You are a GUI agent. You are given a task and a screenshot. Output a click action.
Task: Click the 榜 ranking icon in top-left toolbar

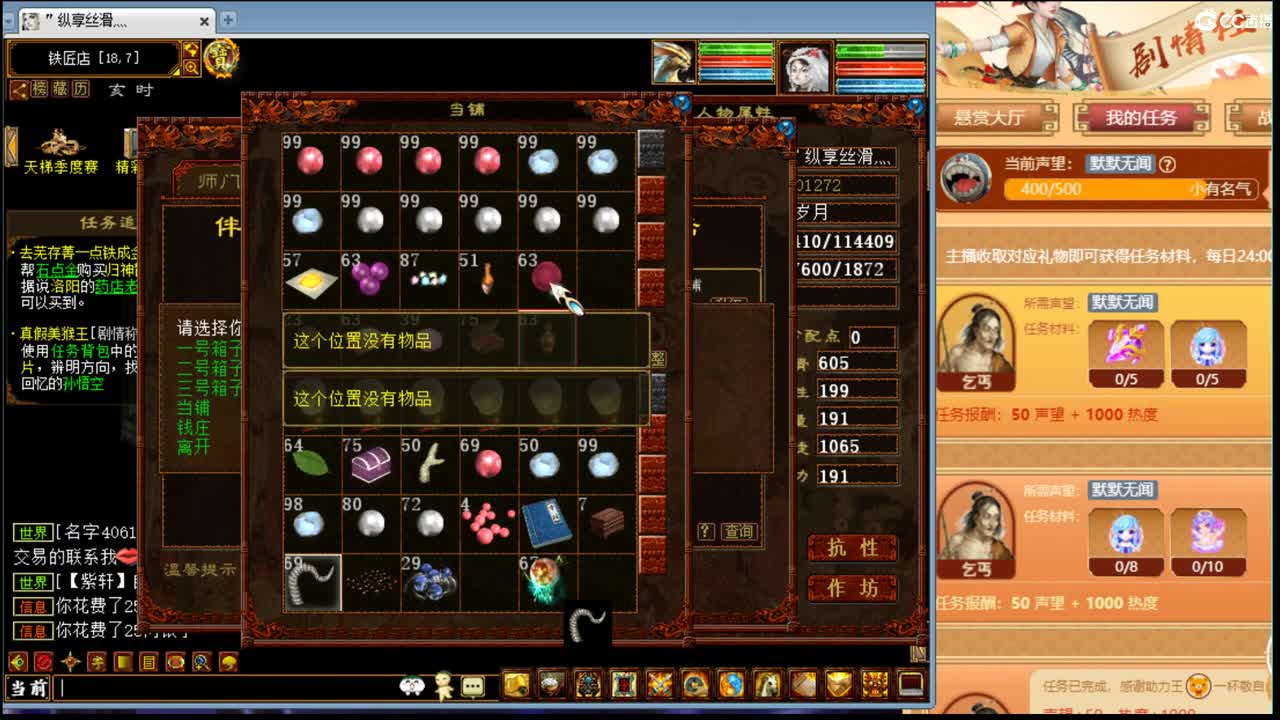41,89
